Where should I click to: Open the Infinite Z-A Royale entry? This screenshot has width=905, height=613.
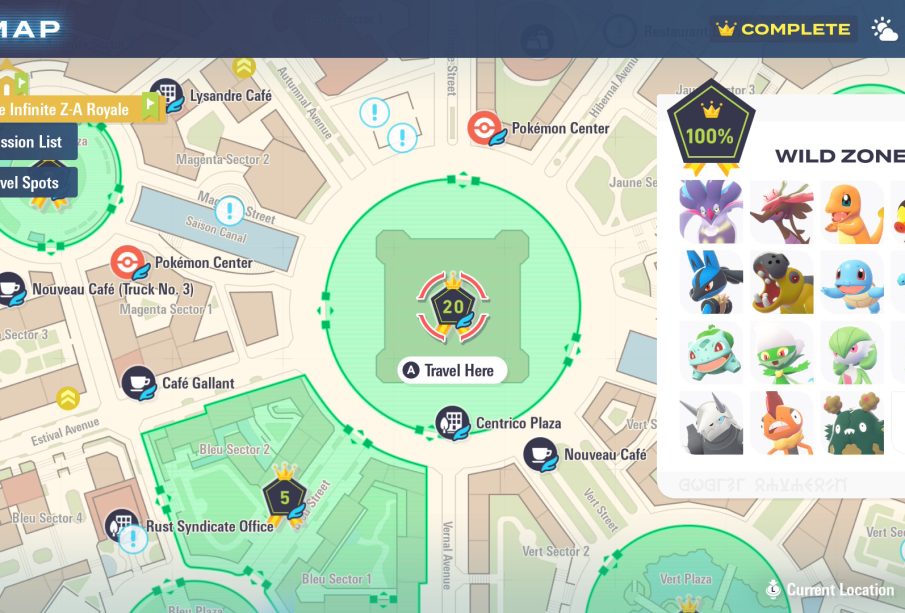pyautogui.click(x=70, y=109)
